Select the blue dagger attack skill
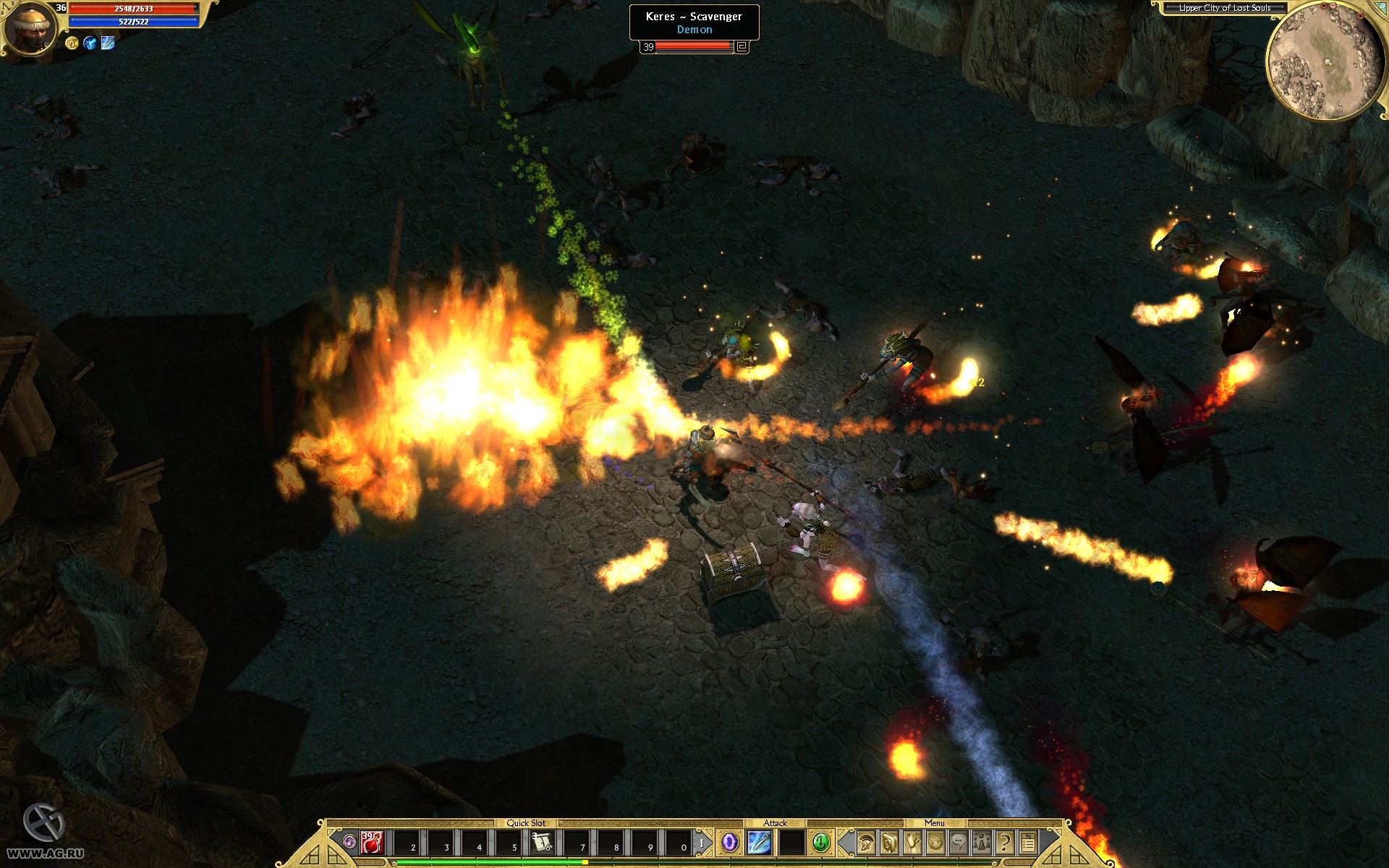The image size is (1389, 868). pos(759,842)
